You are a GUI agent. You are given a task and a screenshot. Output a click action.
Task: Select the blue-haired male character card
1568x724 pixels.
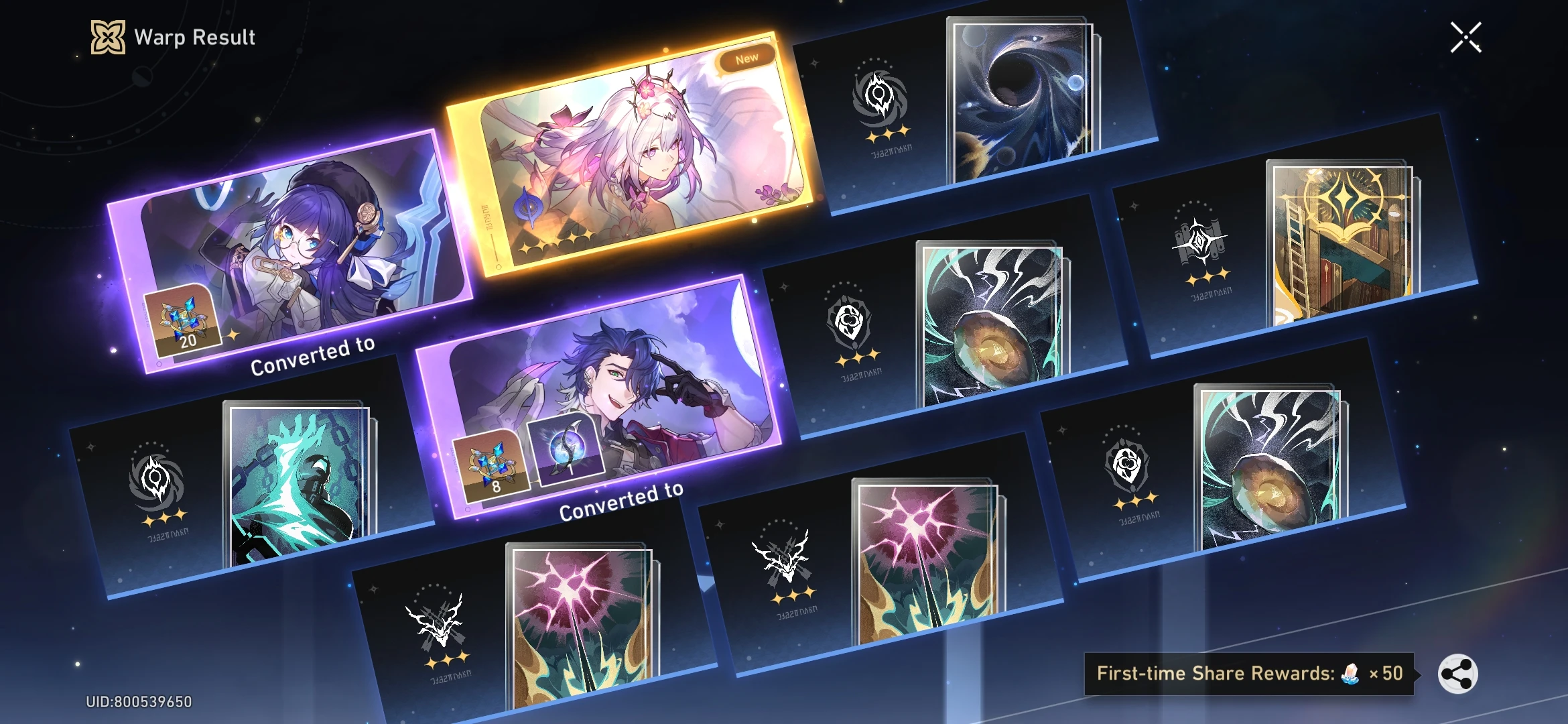pos(603,396)
